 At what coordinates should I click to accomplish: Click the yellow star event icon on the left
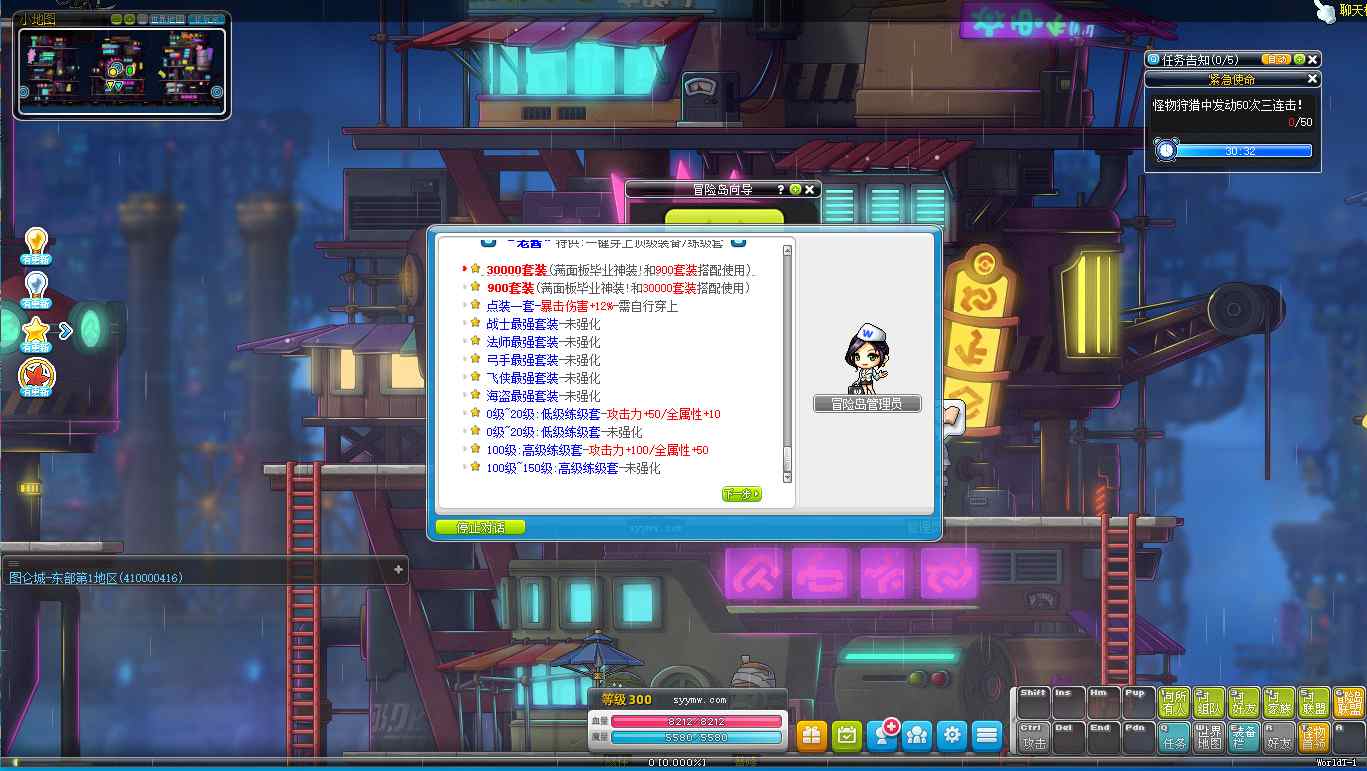37,331
